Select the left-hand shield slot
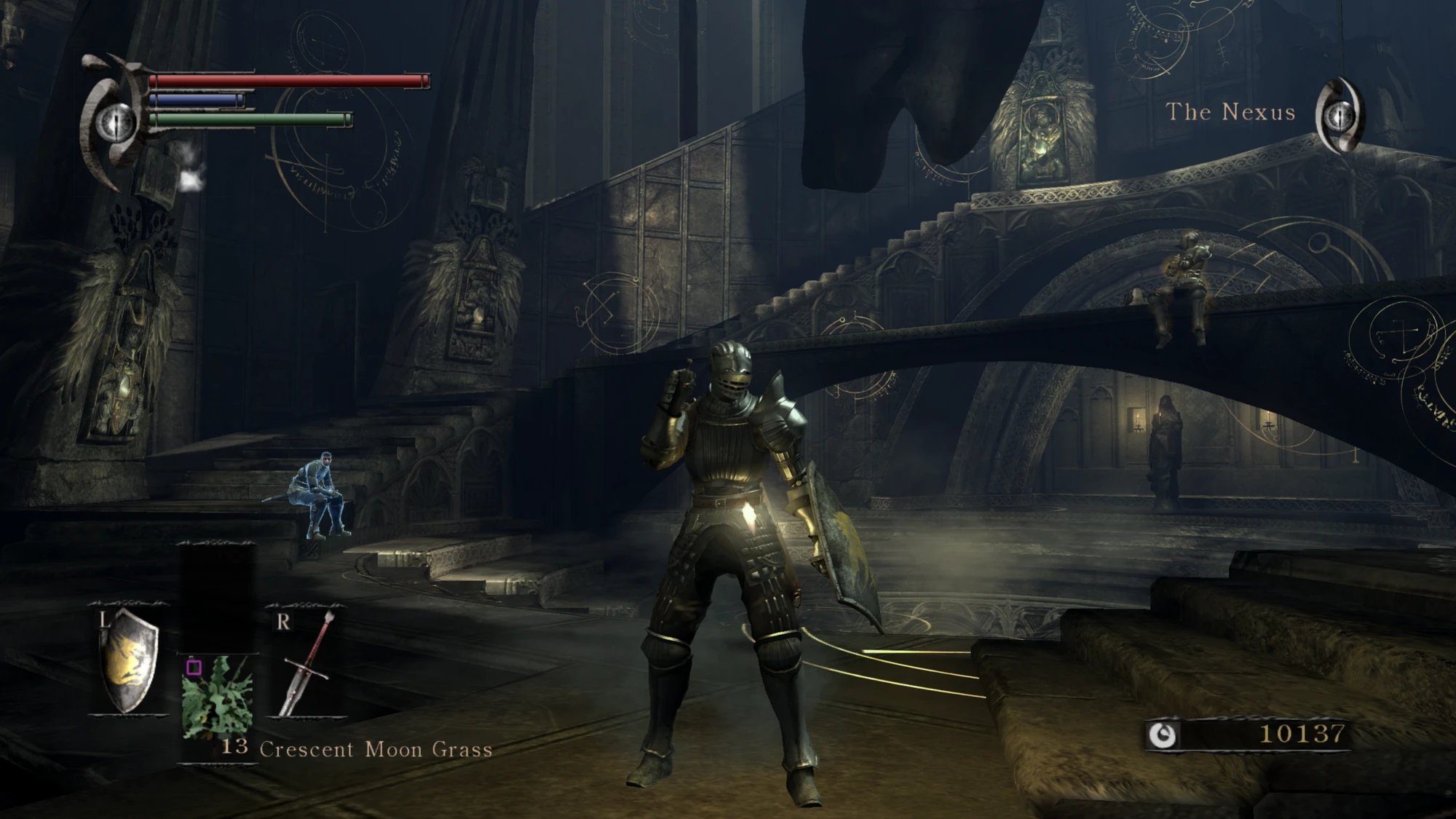 coord(130,661)
